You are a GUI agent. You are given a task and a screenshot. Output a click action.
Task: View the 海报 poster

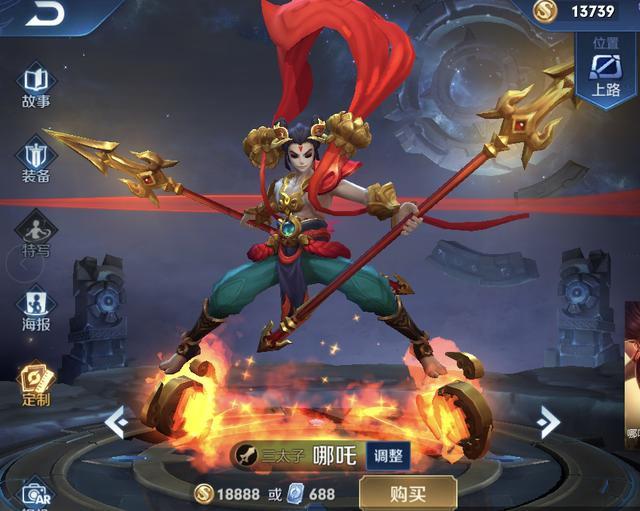pos(35,308)
